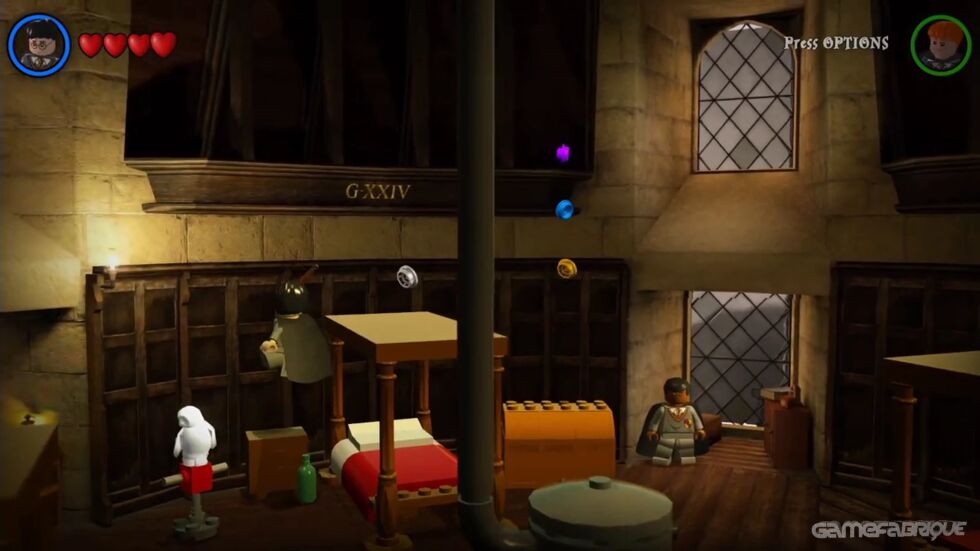Select the Ron Weasley character portrait
This screenshot has height=551, width=980.
[940, 45]
